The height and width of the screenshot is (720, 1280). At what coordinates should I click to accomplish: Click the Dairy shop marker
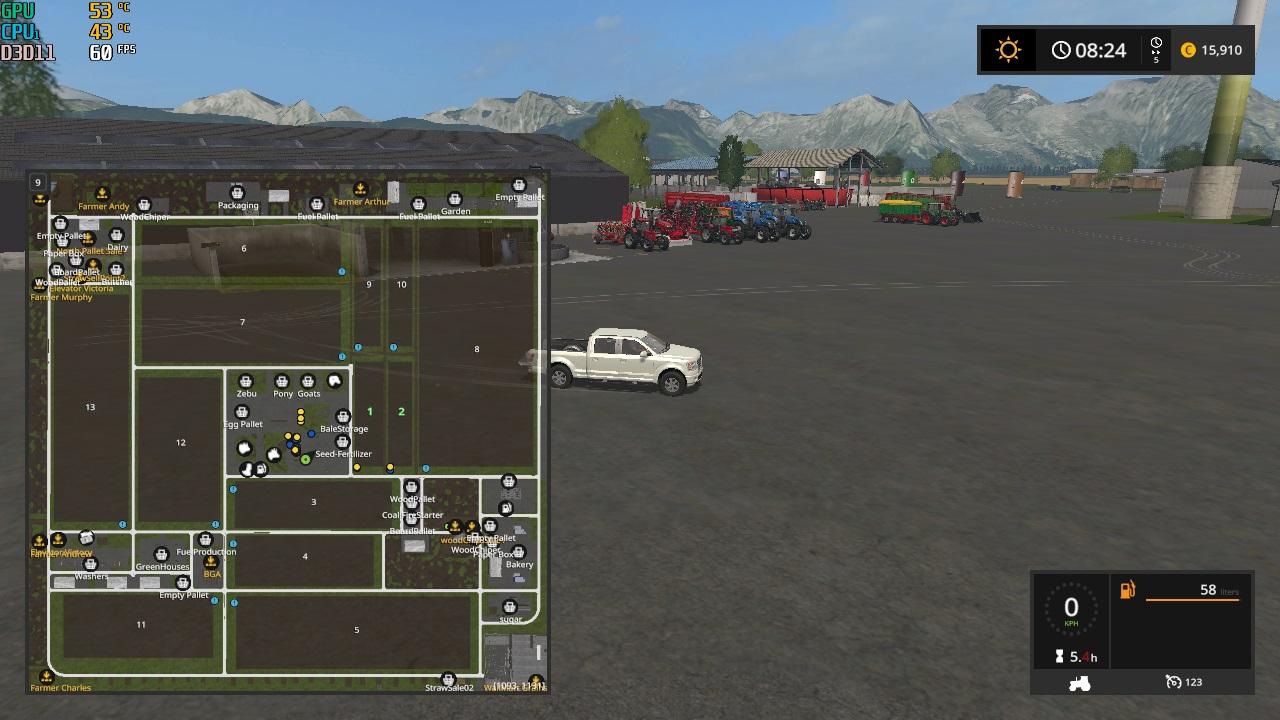[x=117, y=236]
